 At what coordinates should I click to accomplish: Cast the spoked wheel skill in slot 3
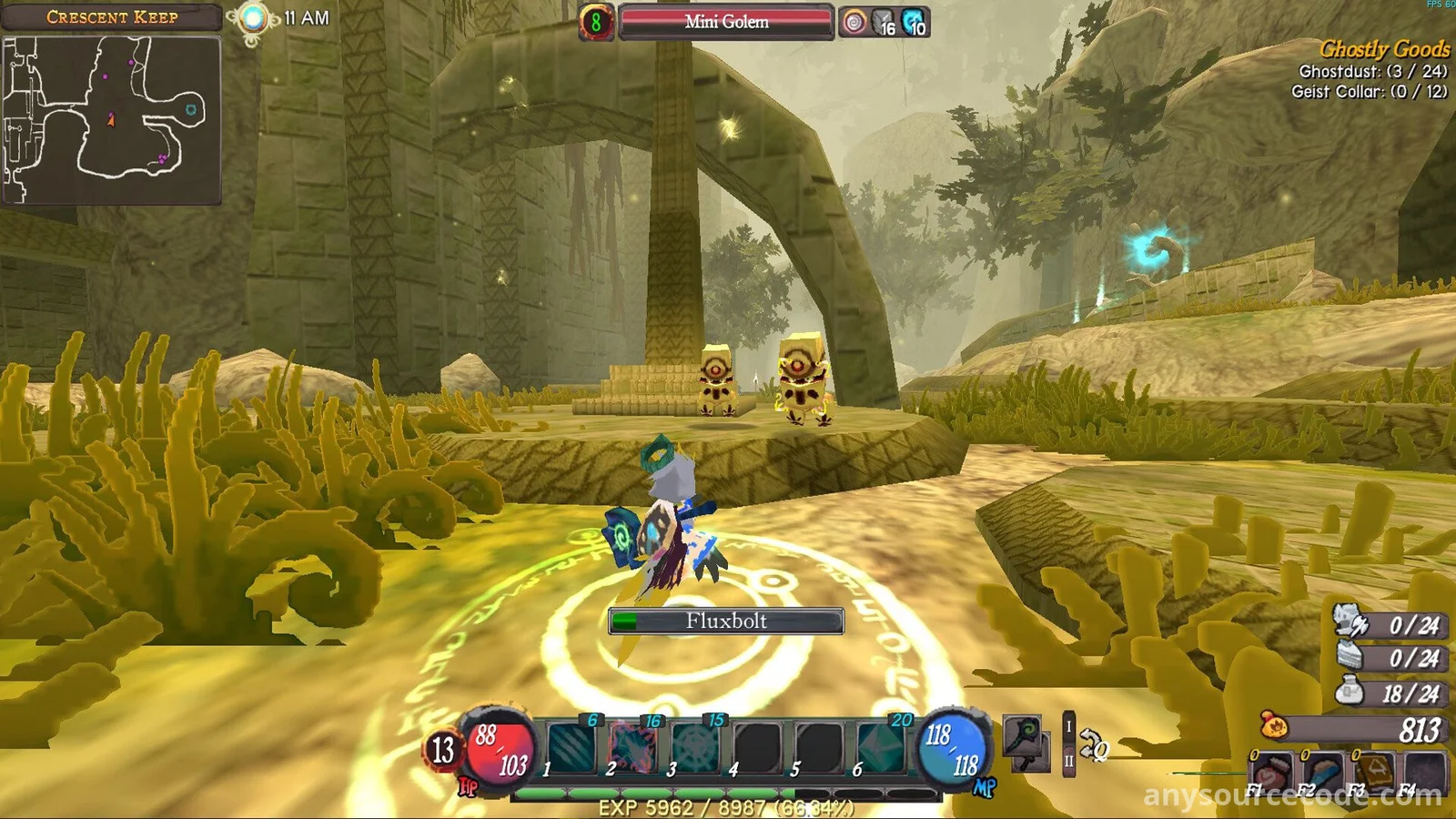(x=695, y=748)
